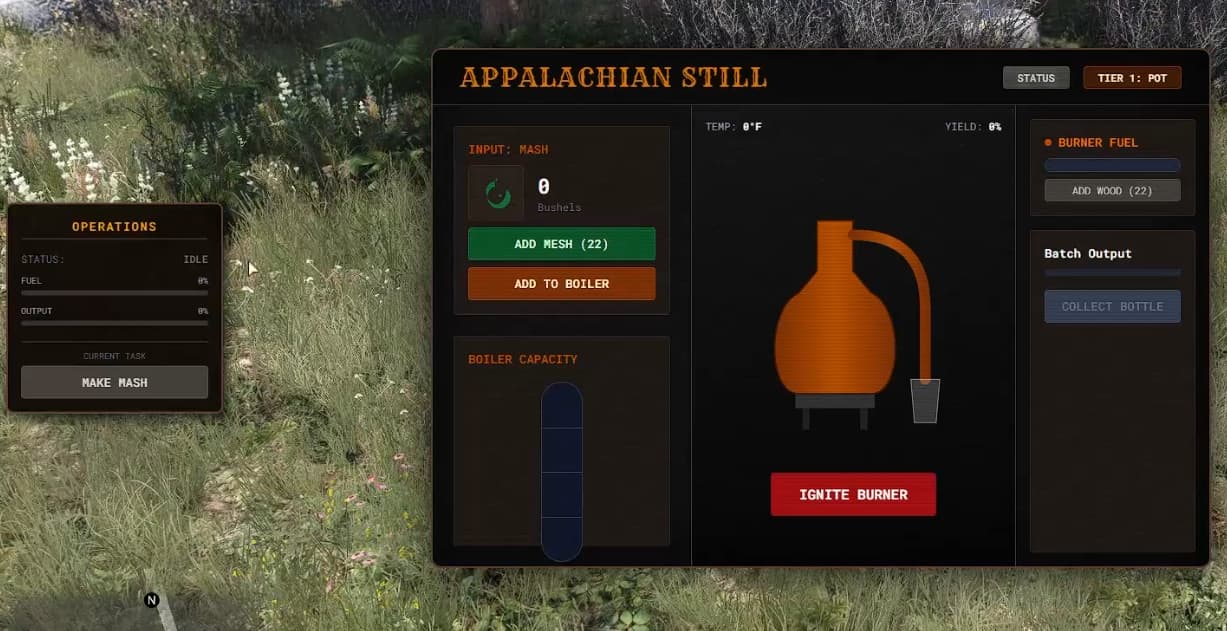Open the Status view
Screen dimensions: 1227x631
coord(1036,78)
